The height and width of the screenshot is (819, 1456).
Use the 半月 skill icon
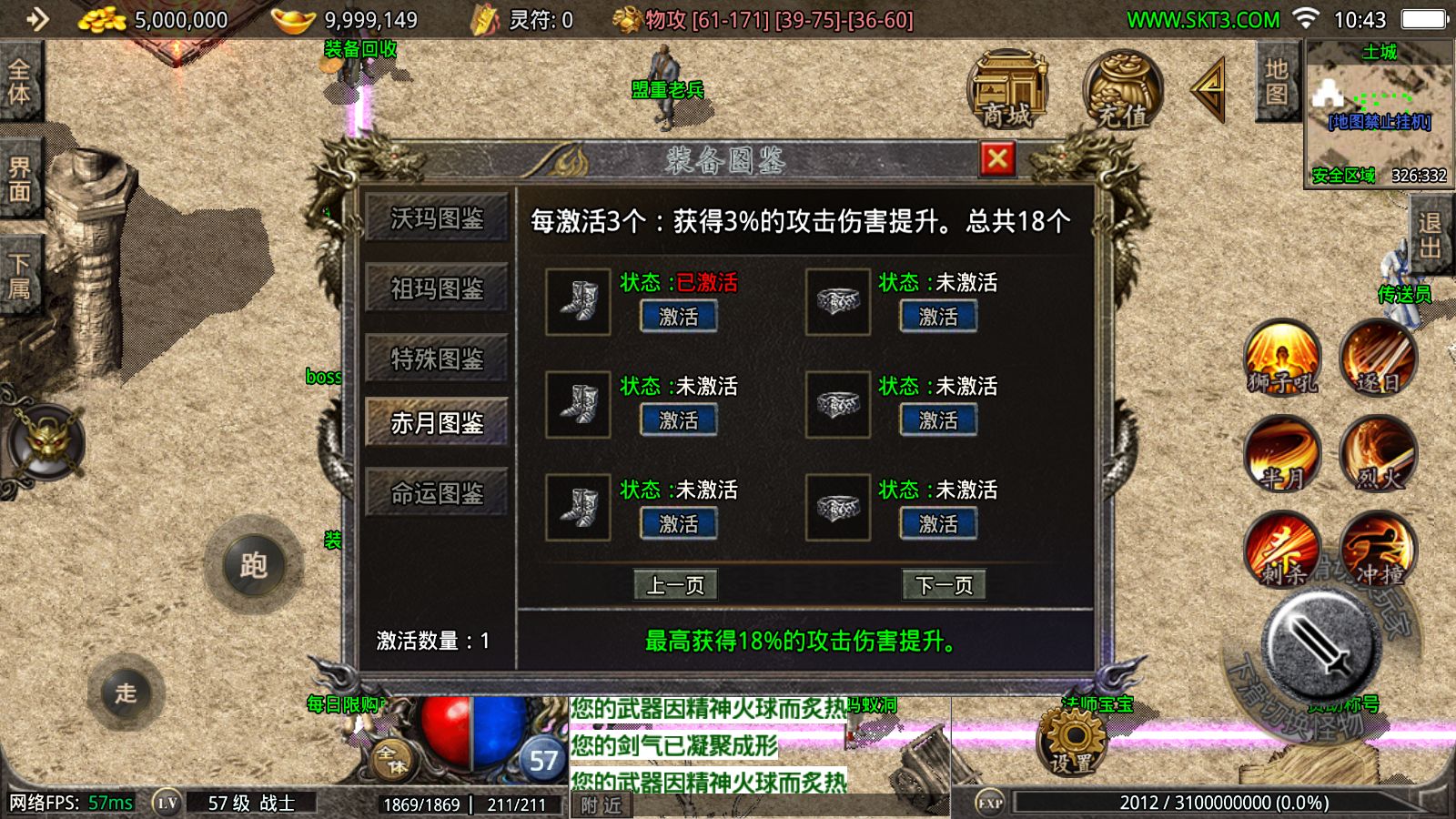coord(1283,455)
